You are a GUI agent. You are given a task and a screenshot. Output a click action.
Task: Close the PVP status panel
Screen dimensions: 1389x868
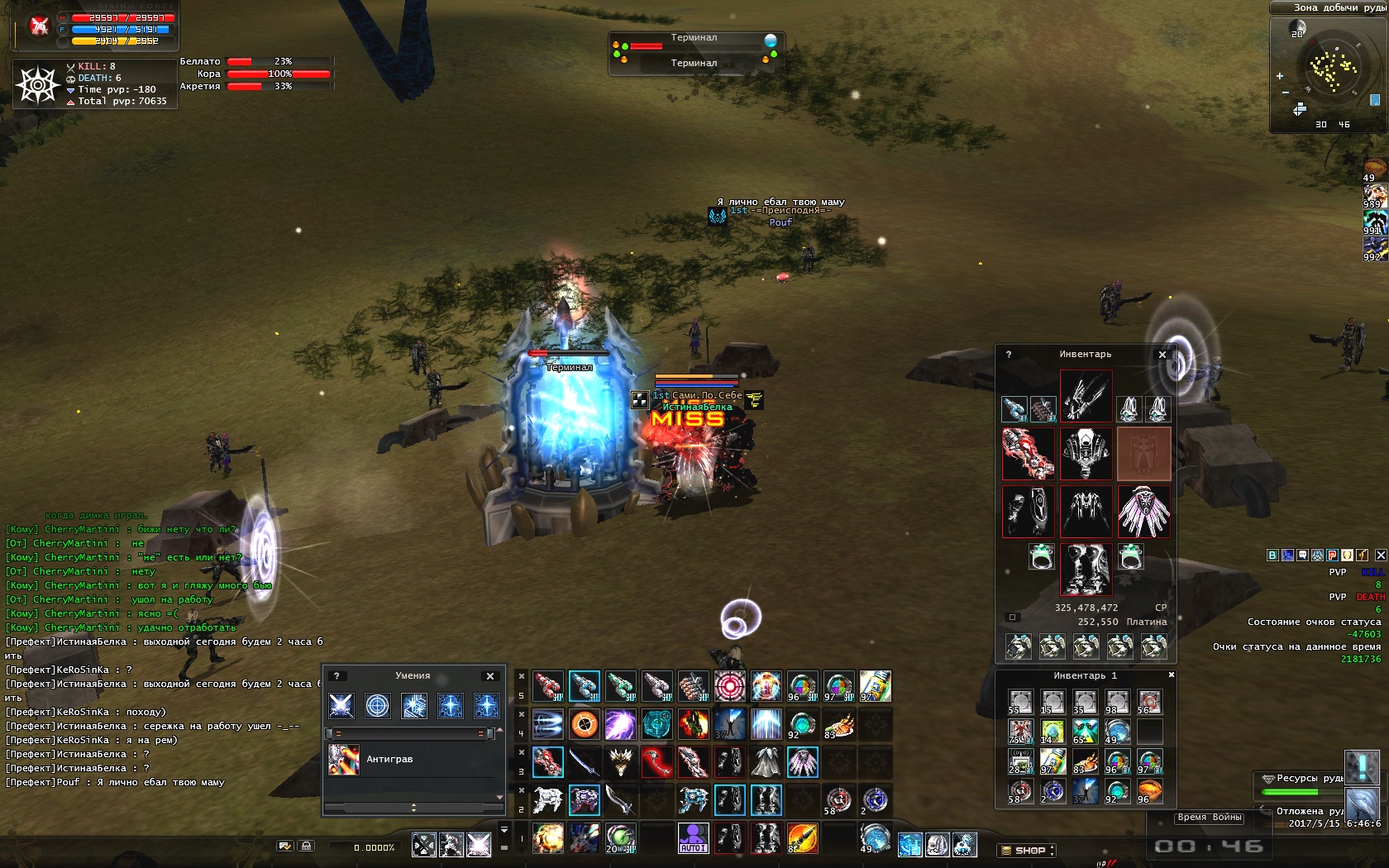pos(1381,556)
